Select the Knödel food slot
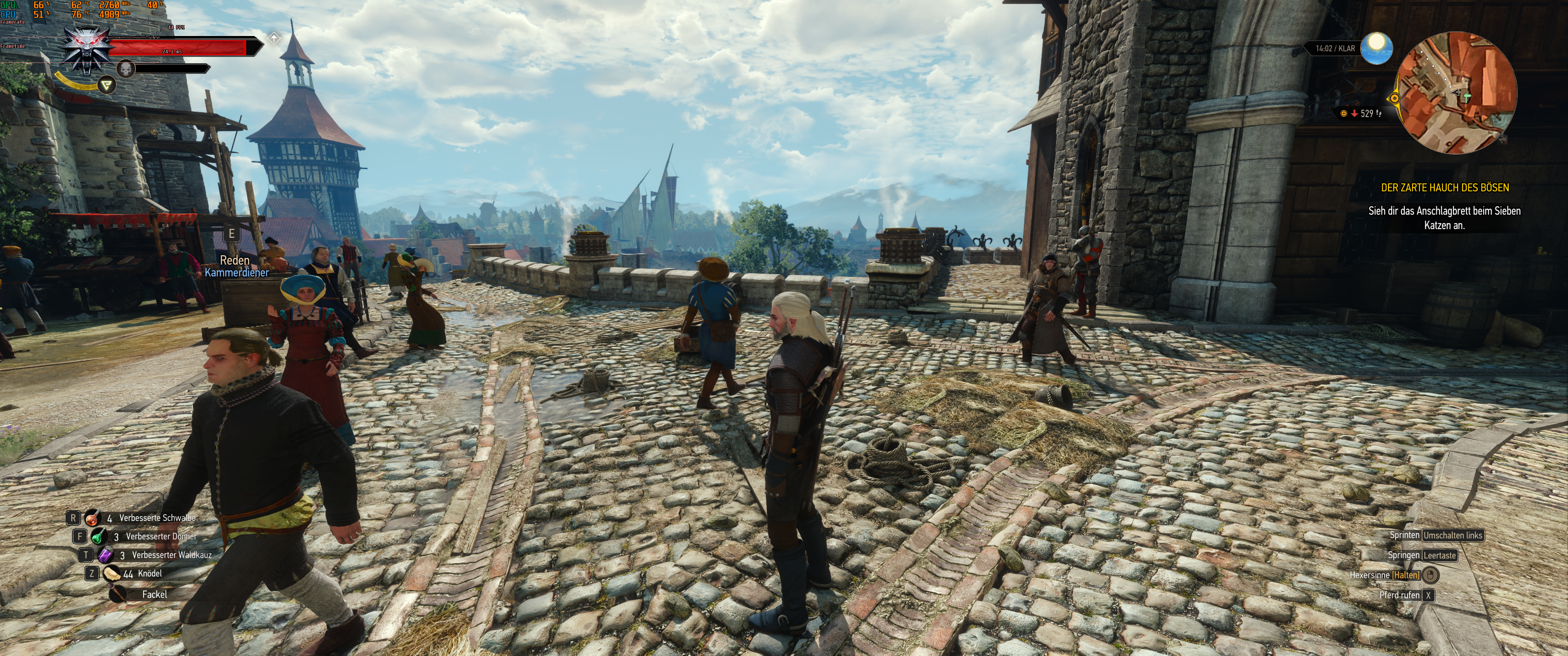1568x656 pixels. (111, 573)
